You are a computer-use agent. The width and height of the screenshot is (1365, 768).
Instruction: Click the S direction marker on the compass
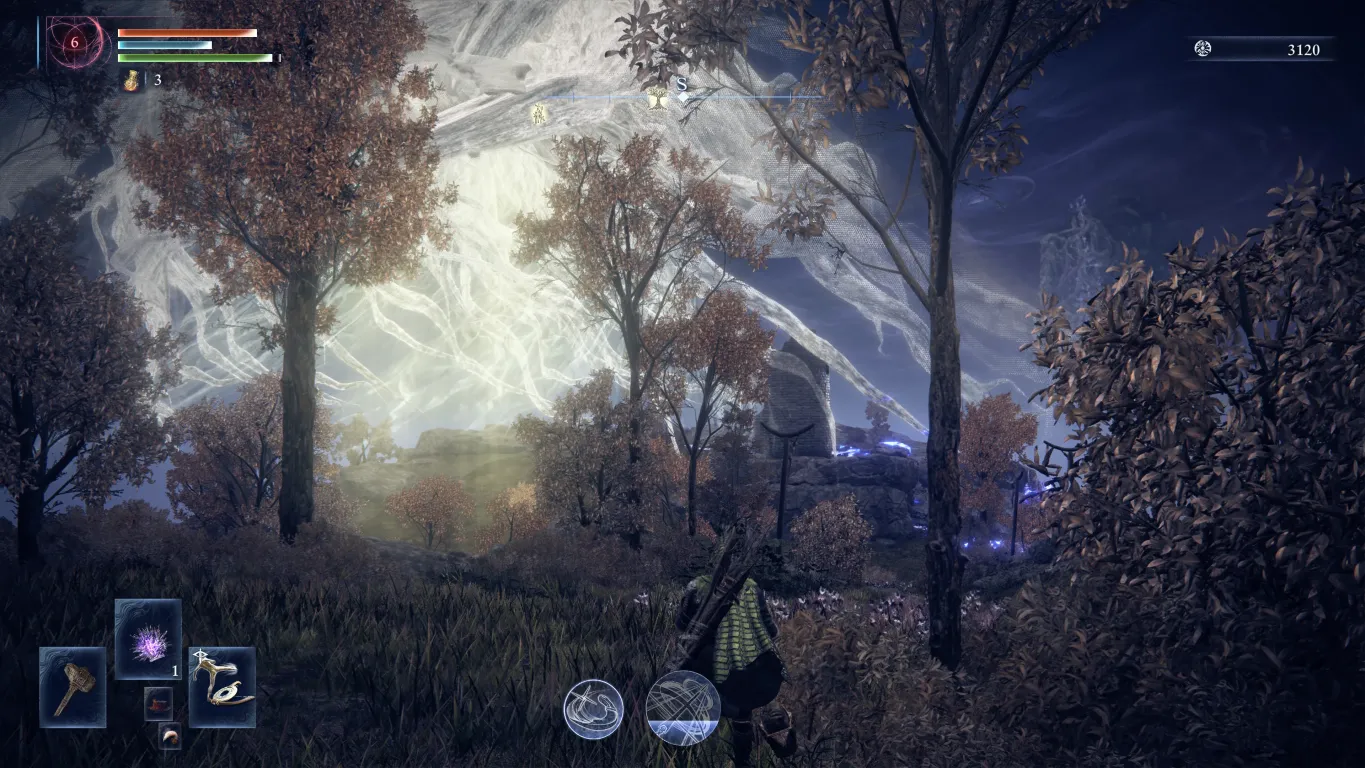point(682,85)
